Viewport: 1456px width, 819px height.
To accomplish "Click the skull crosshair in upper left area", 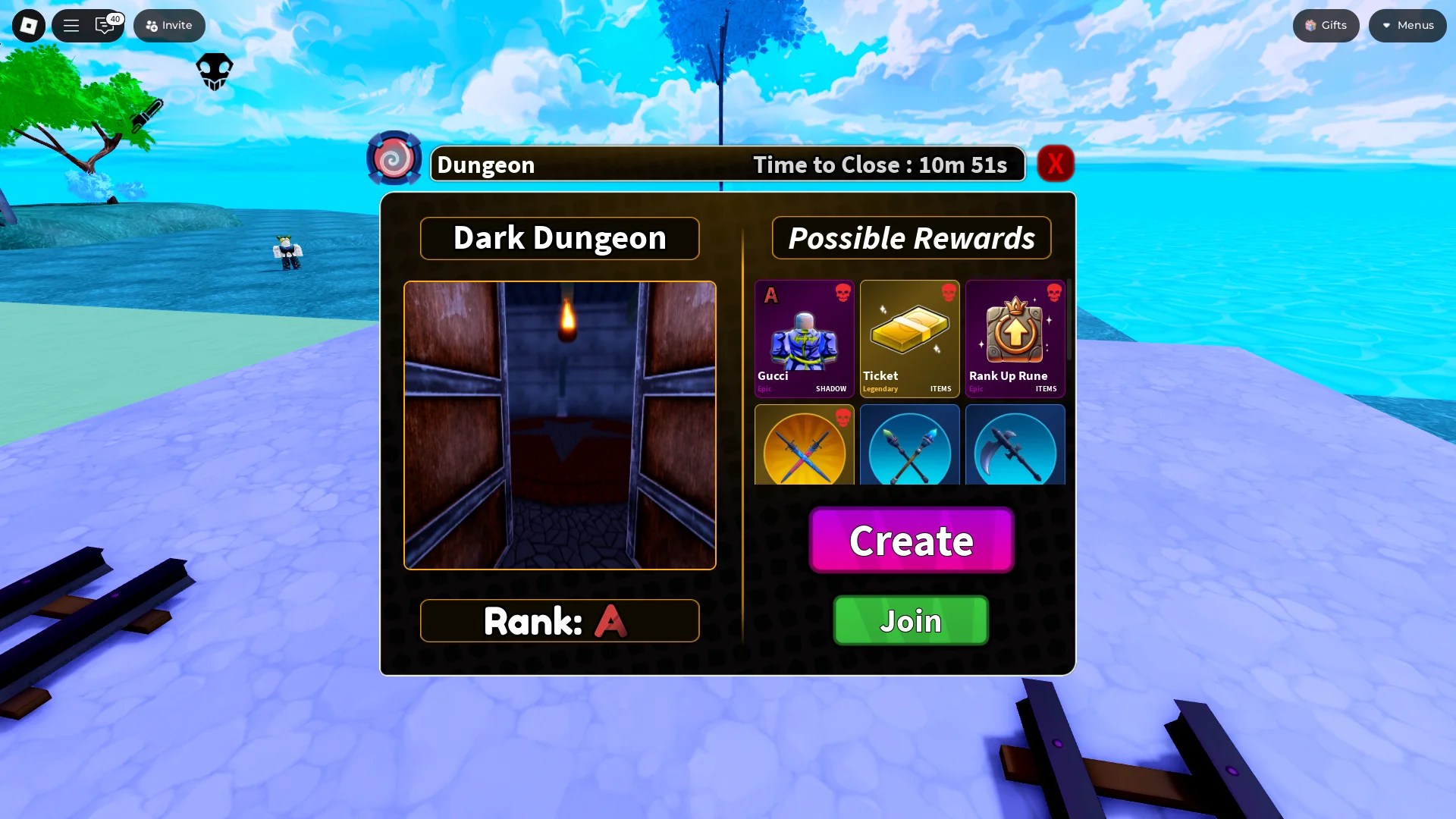I will tap(214, 70).
